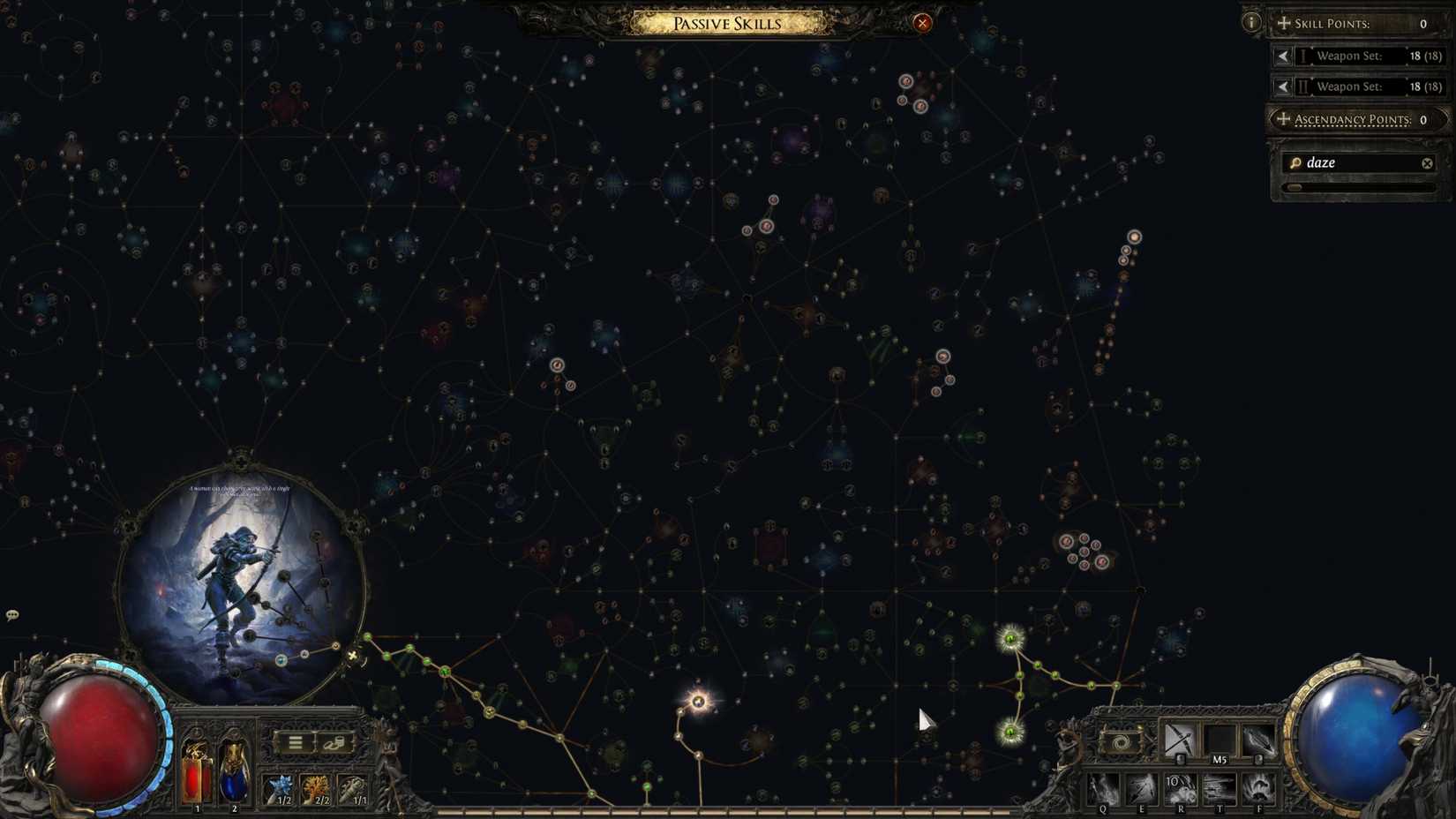Activate the skill on the E key
The image size is (1456, 819).
pos(1143,790)
